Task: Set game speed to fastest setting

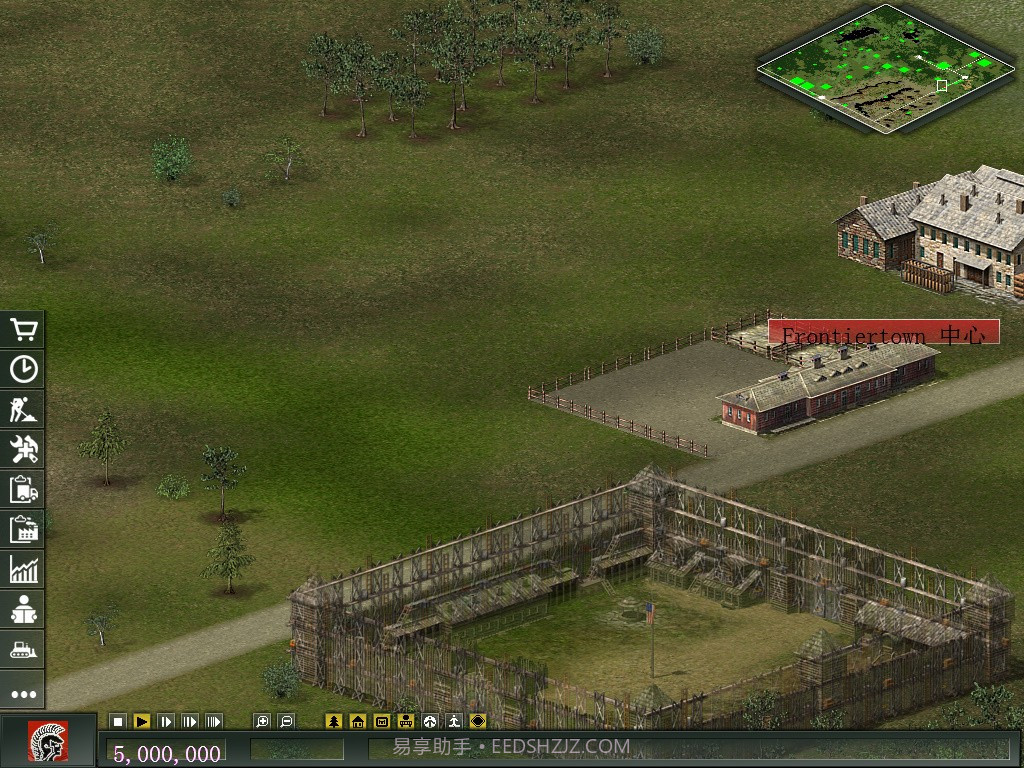Action: coord(214,721)
